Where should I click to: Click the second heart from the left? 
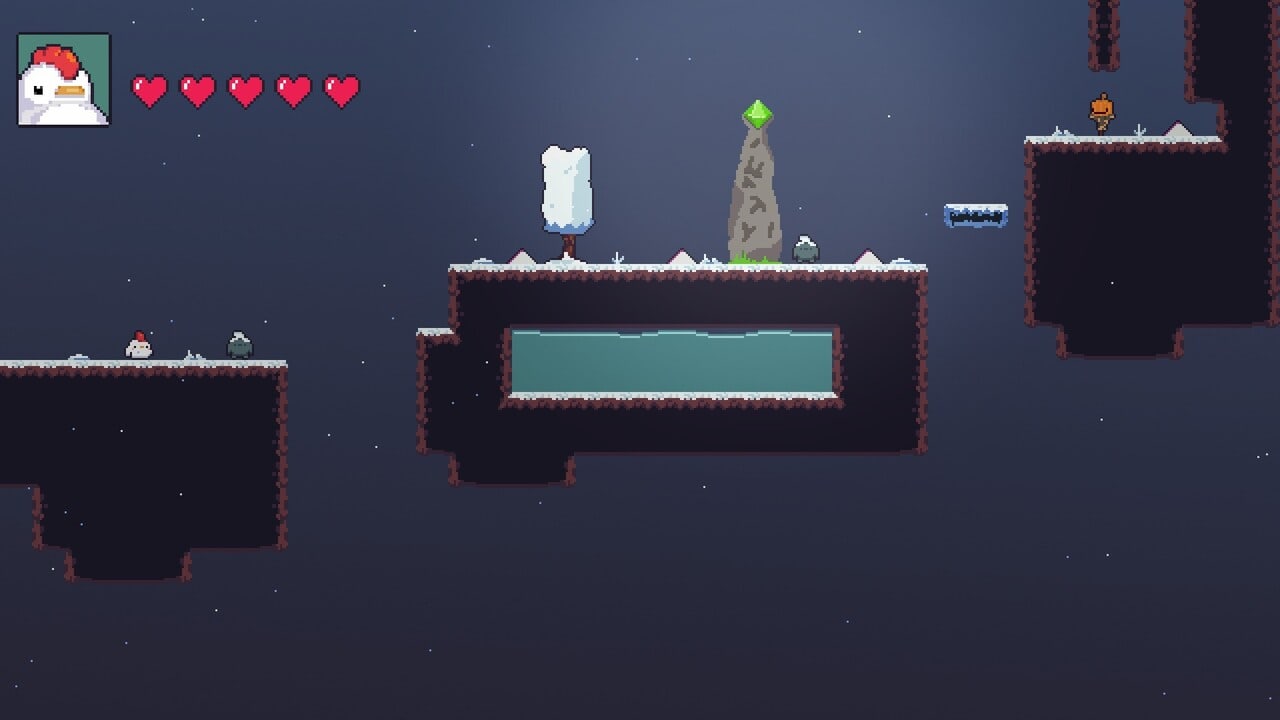tap(196, 90)
